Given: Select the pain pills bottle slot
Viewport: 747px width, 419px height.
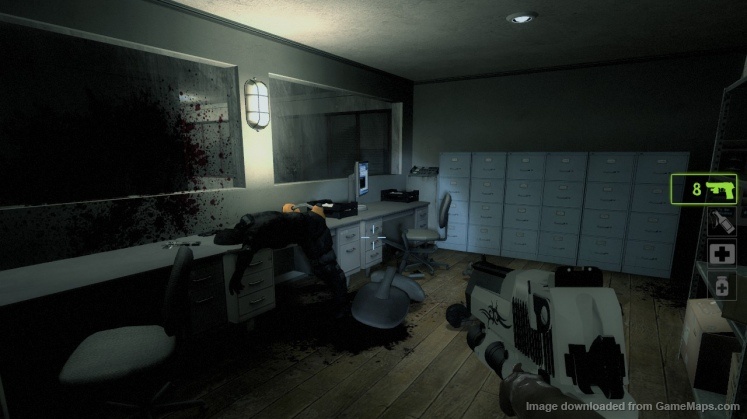Looking at the screenshot, I should click(720, 287).
